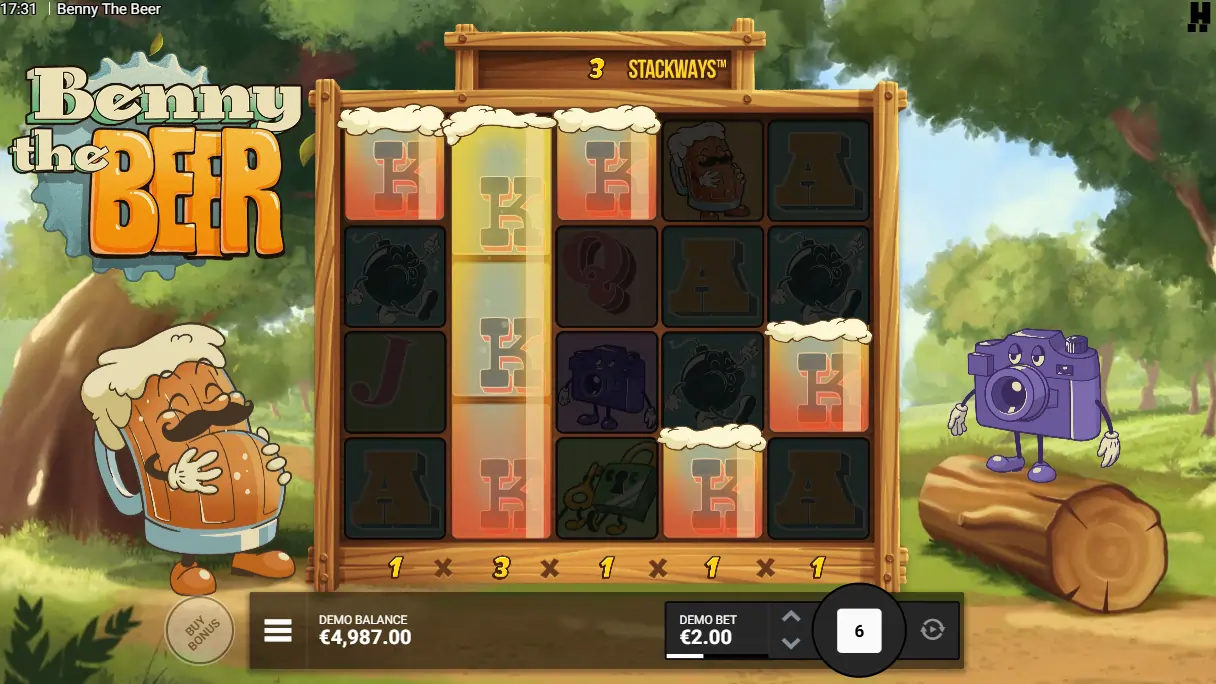Decrease the demo bet with down arrow
The height and width of the screenshot is (684, 1216).
coord(791,643)
